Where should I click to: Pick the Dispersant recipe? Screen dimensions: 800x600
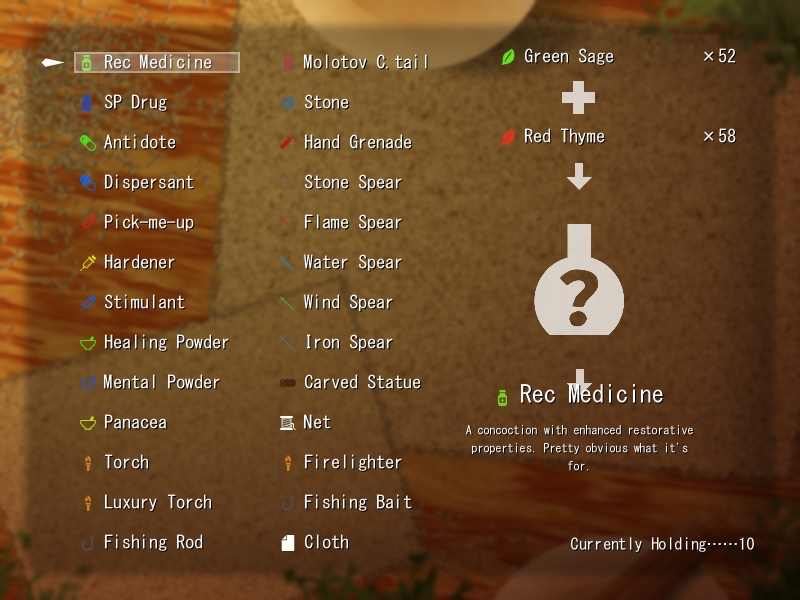coord(148,182)
